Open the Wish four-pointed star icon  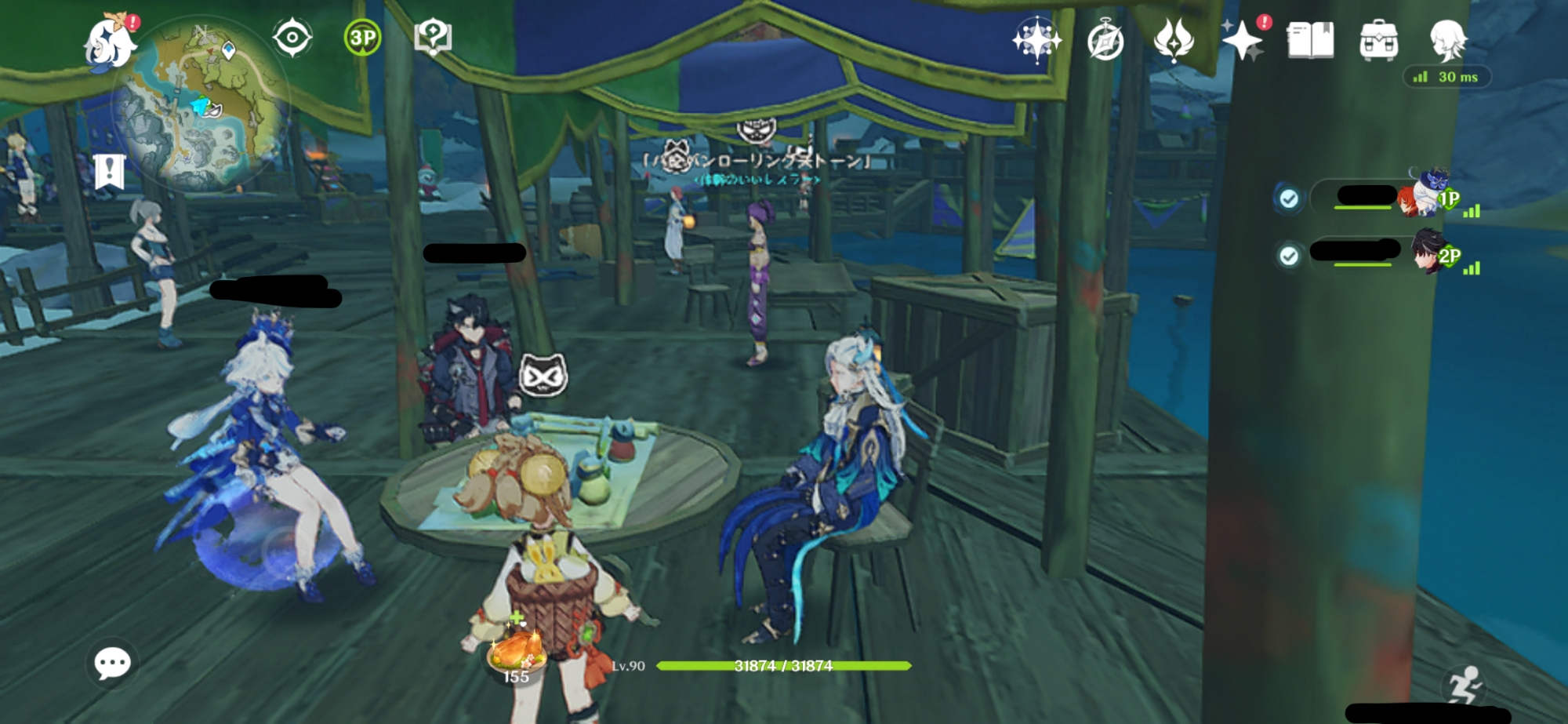[1036, 39]
